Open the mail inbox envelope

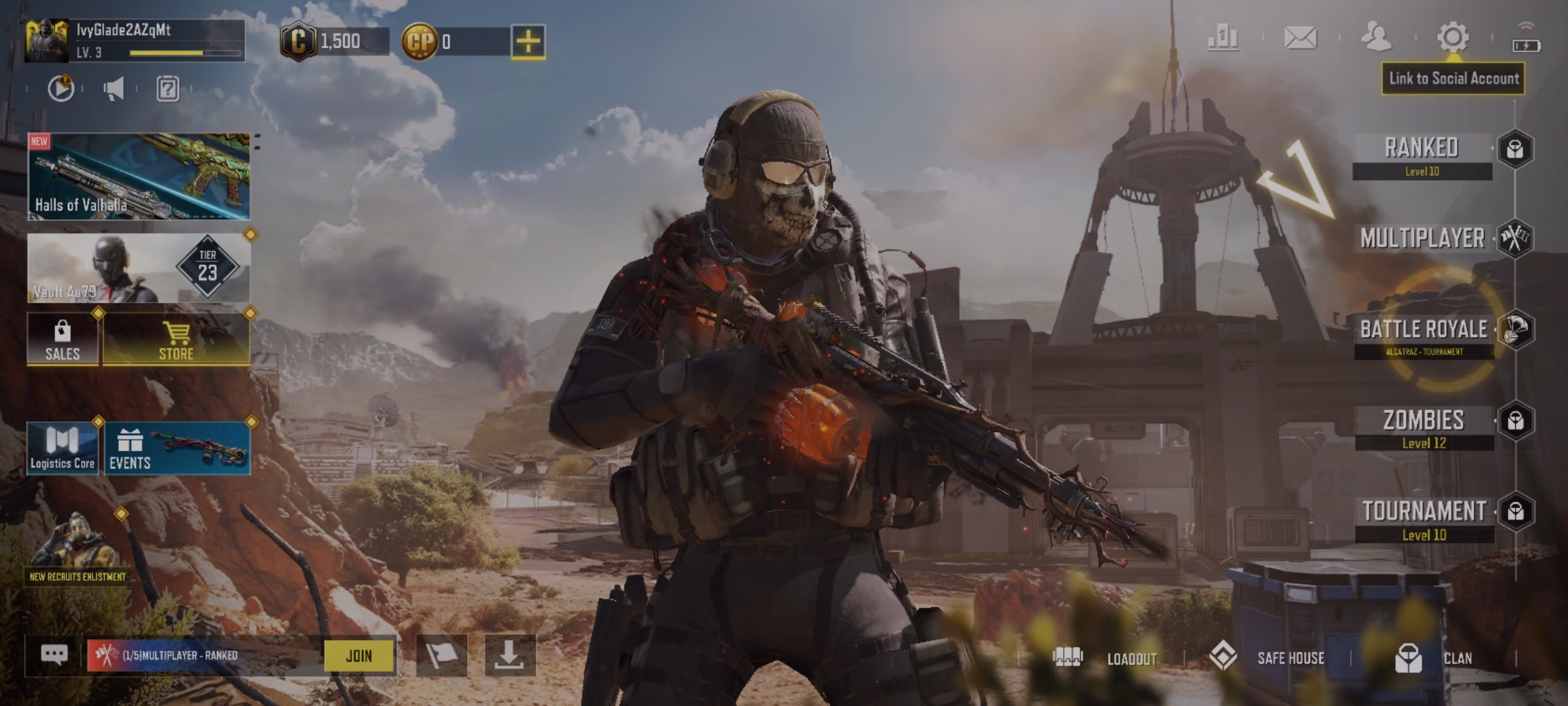(x=1300, y=37)
